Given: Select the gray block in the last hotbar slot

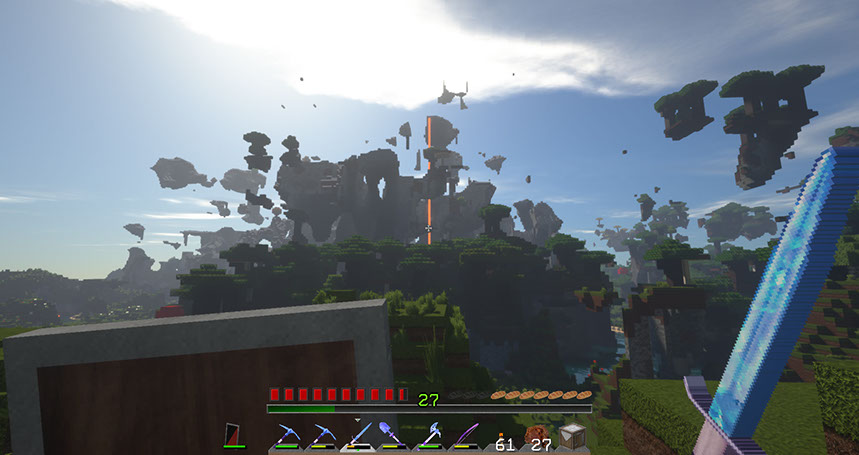Looking at the screenshot, I should tap(572, 435).
